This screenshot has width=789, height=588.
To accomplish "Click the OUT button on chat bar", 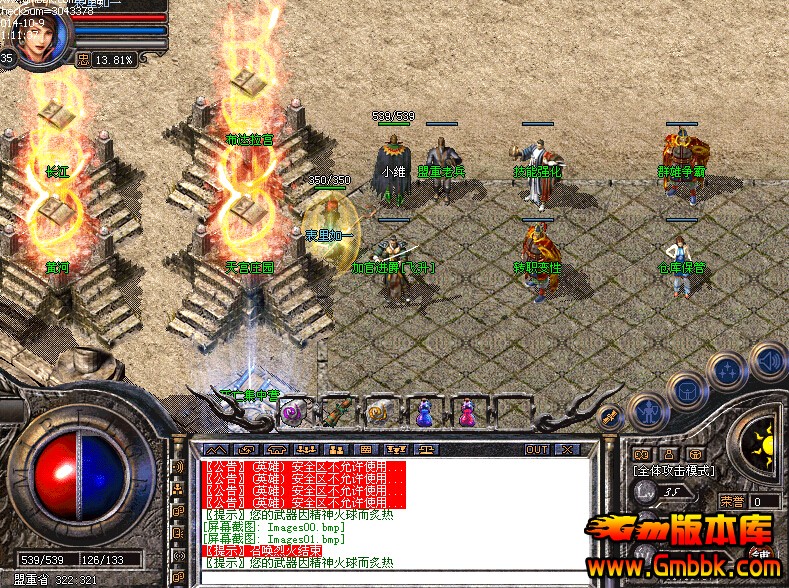I will (x=537, y=450).
